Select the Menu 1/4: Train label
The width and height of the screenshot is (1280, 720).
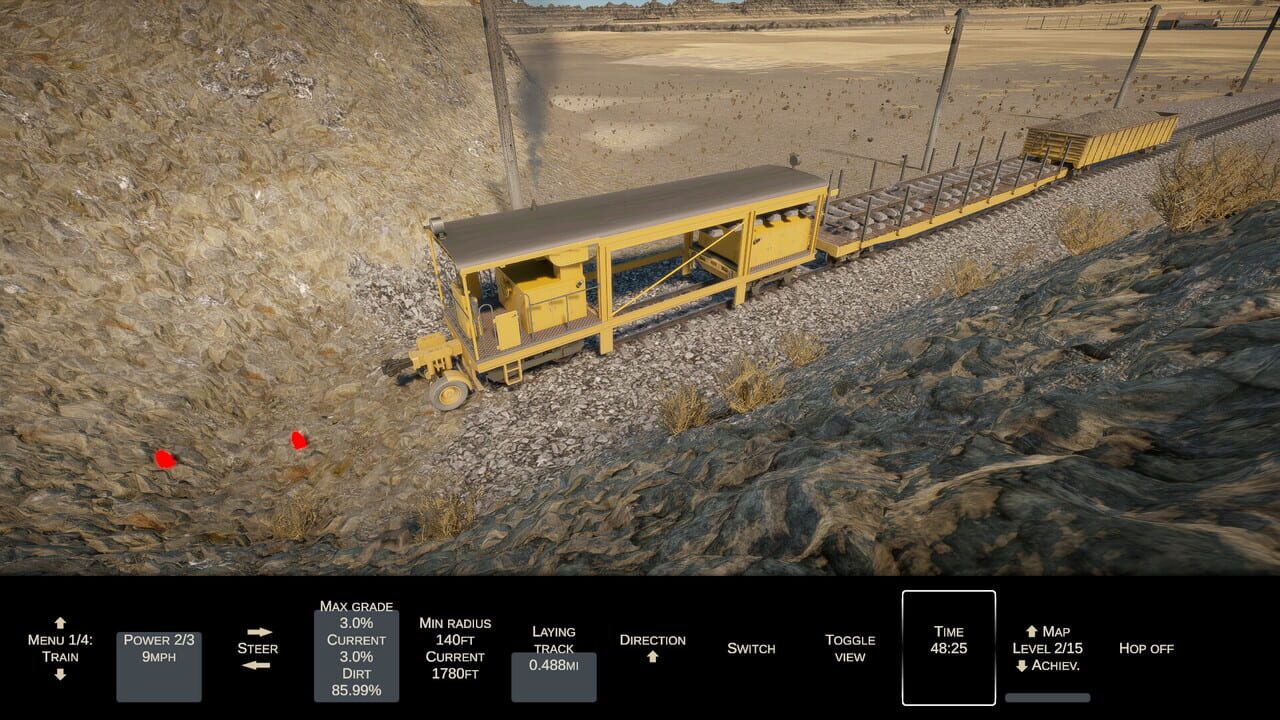pos(60,649)
